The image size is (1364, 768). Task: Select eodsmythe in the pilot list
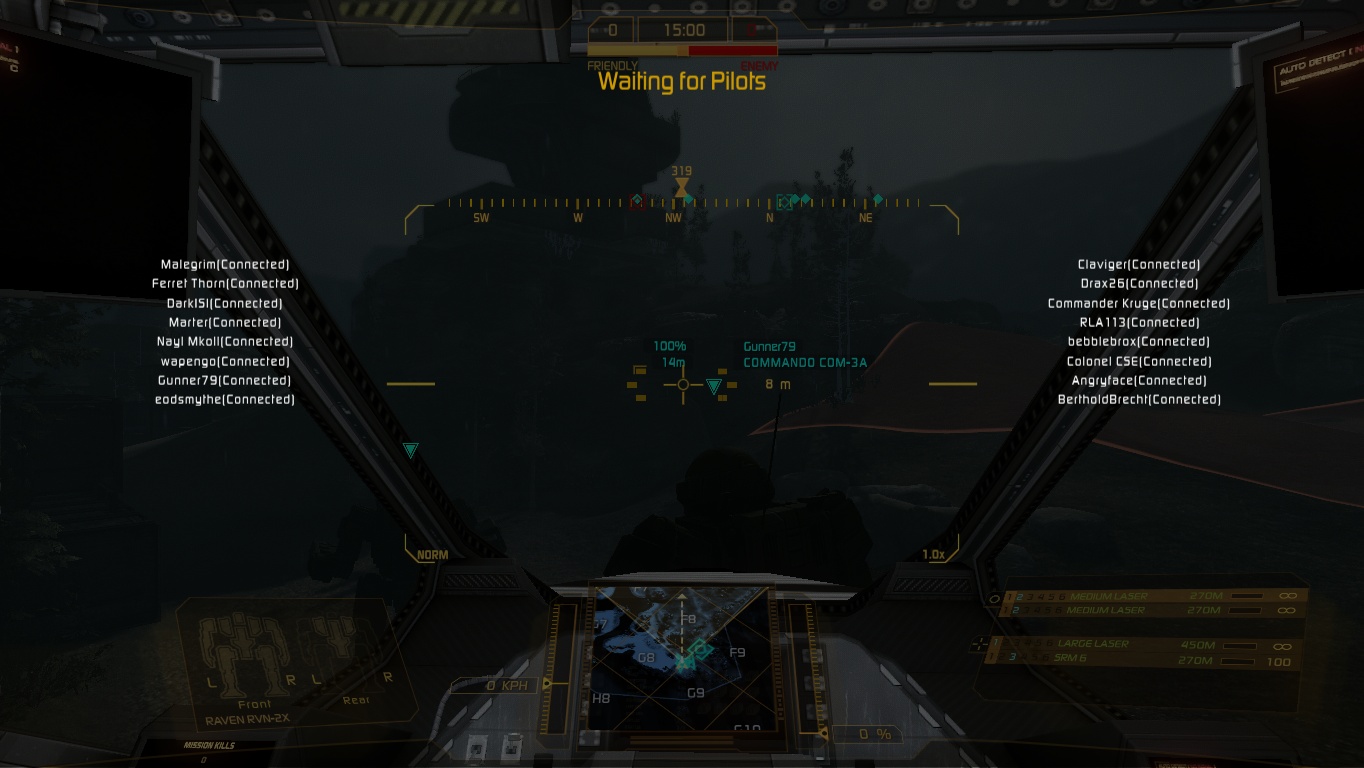tap(225, 400)
